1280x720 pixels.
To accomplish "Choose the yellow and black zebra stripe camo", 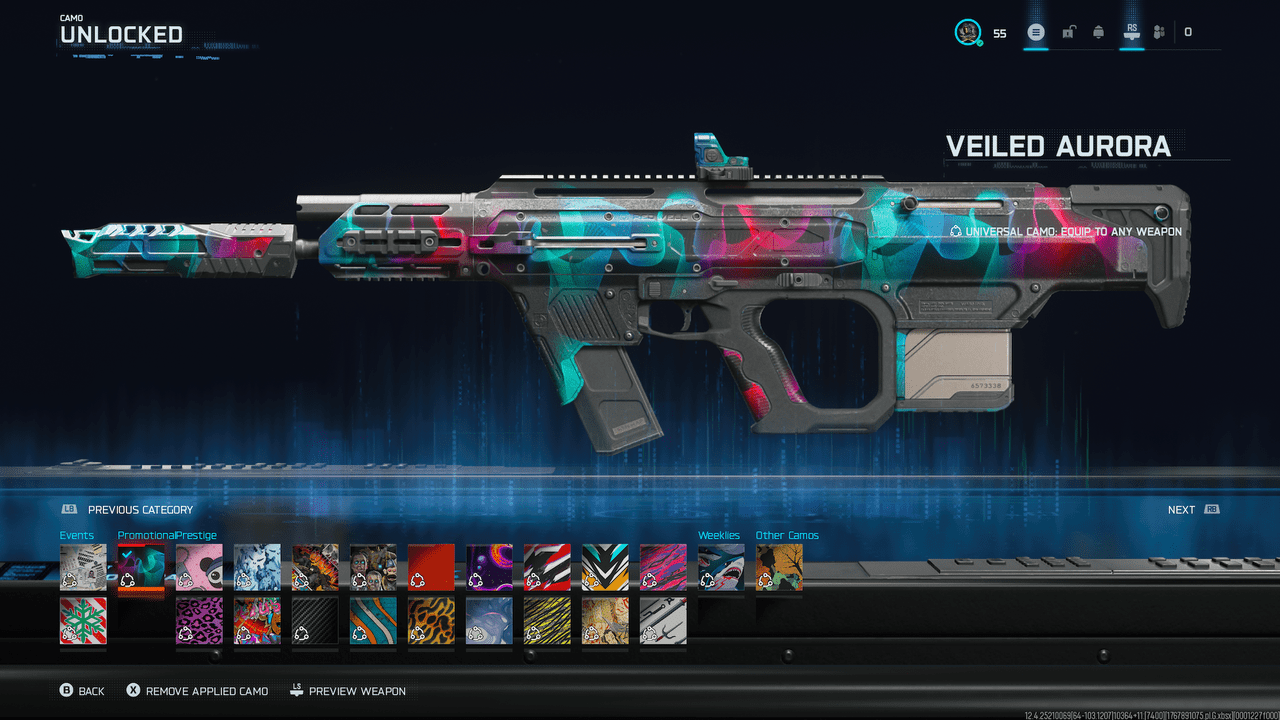I will tap(547, 621).
